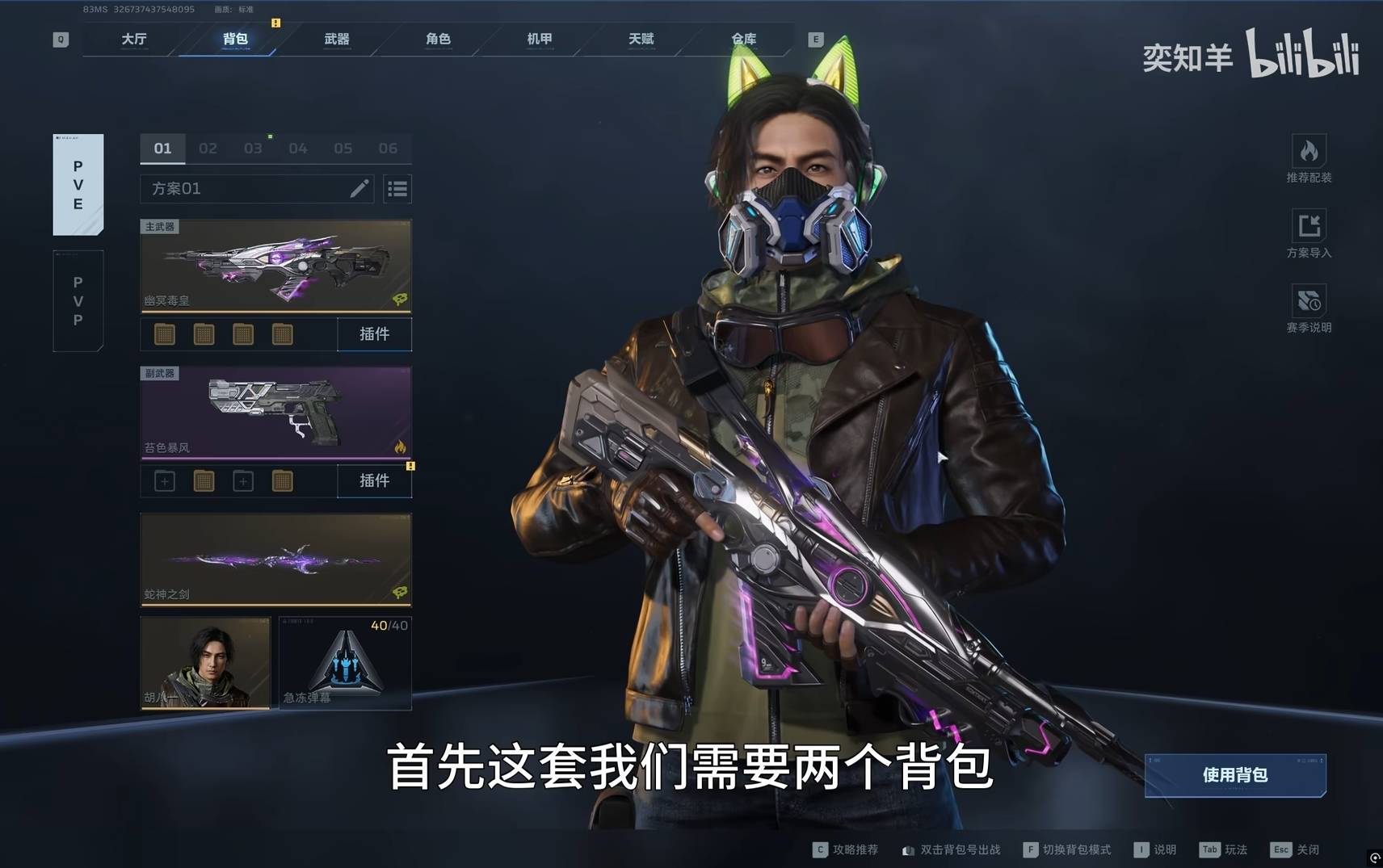The width and height of the screenshot is (1383, 868).
Task: Select the 蛇神之剑 melee weapon slot
Action: click(275, 560)
